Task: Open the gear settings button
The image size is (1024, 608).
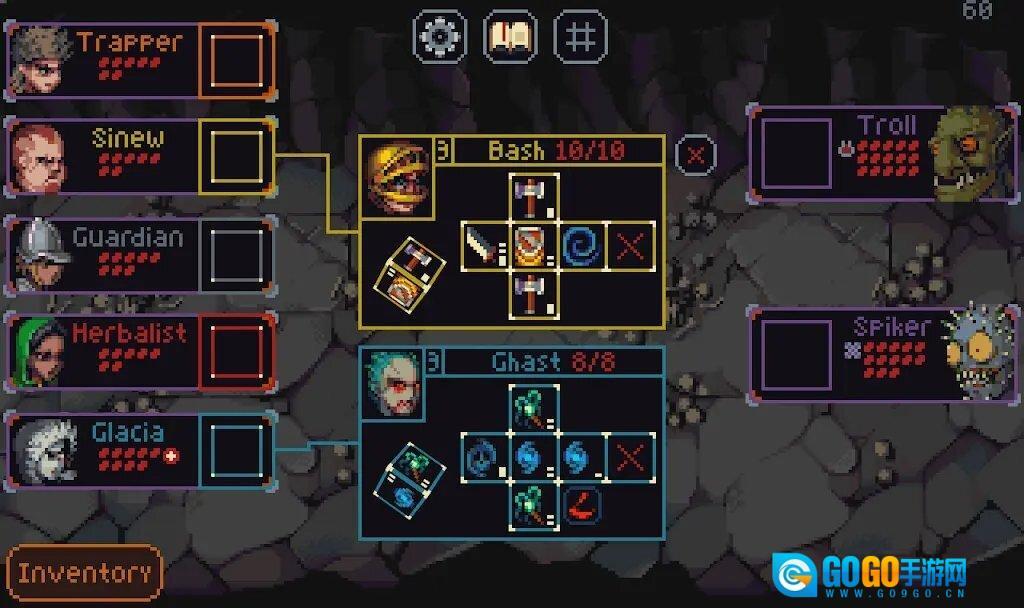Action: [x=440, y=37]
